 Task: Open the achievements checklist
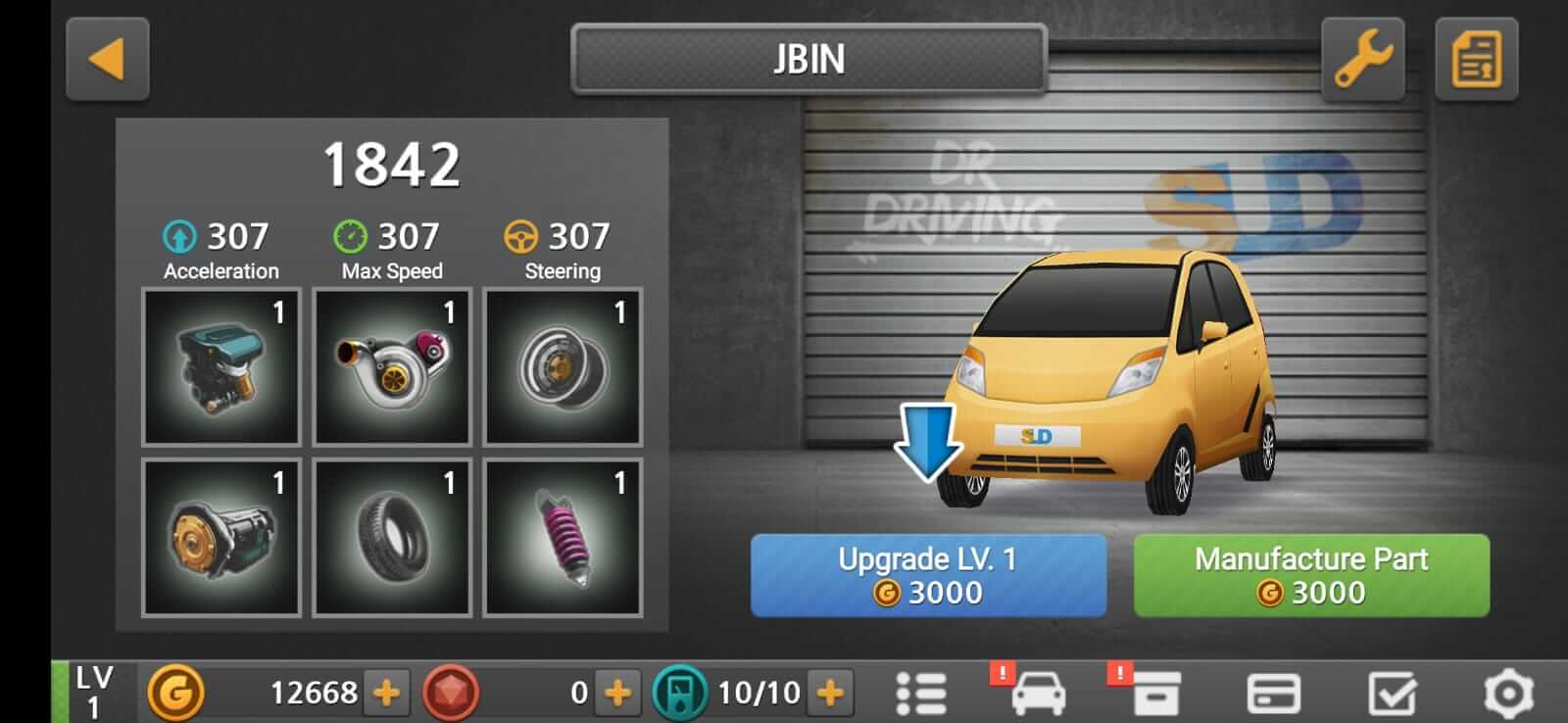(1392, 693)
